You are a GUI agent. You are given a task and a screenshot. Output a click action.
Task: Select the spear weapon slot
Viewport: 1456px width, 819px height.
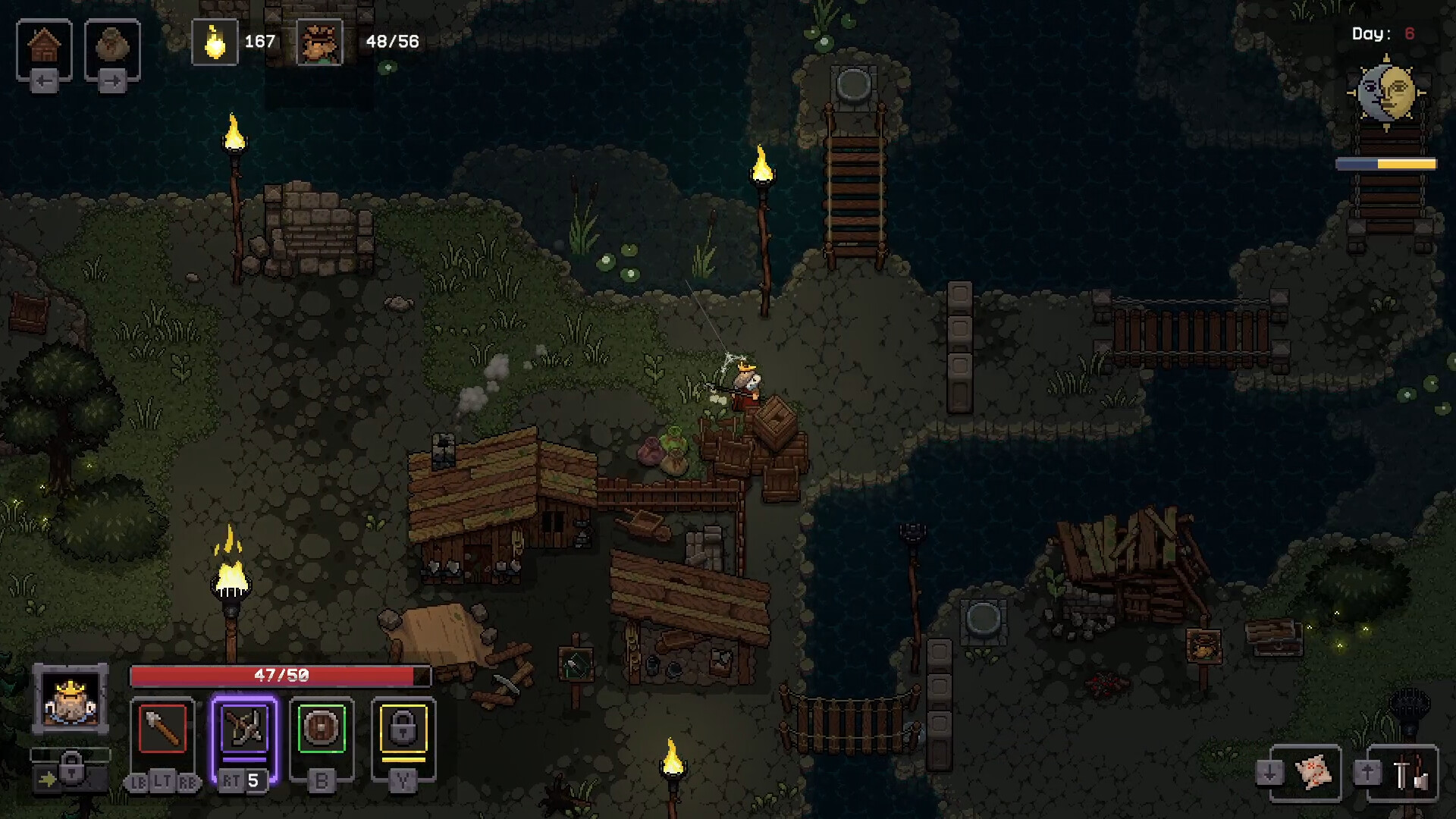tap(162, 730)
